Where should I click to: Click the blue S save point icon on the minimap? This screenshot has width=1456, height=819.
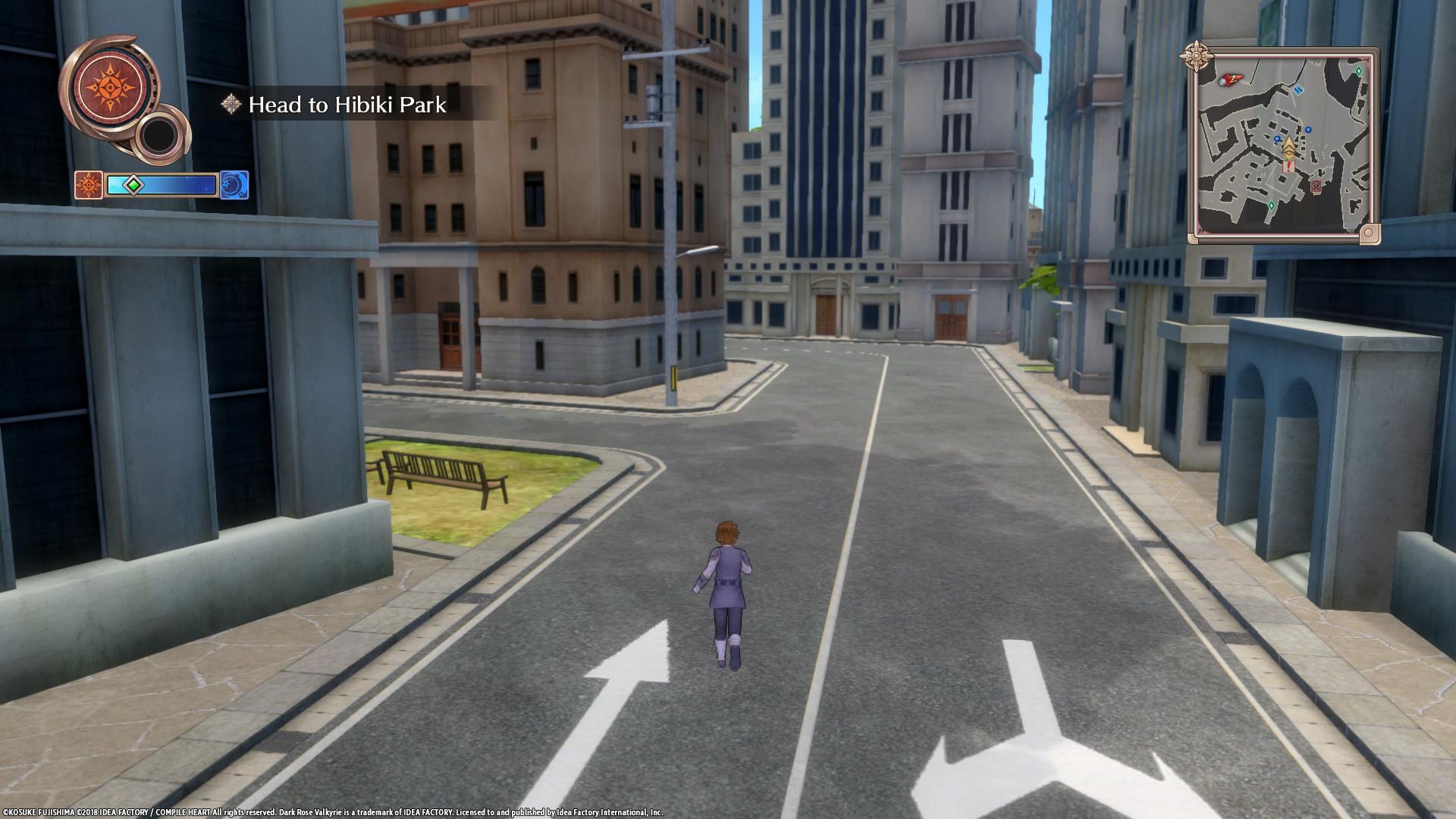coord(1298,90)
